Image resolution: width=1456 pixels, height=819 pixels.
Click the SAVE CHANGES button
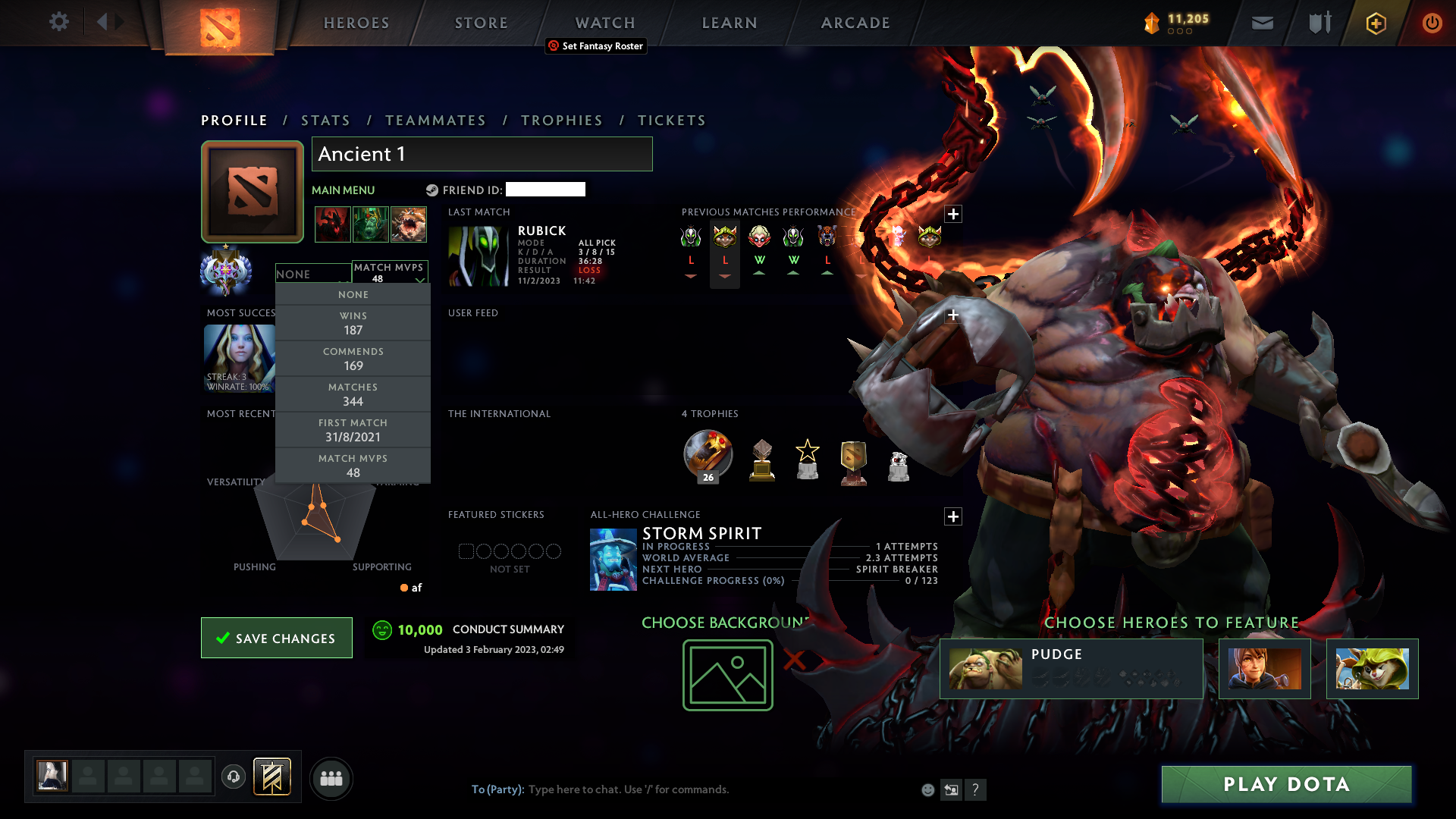[x=276, y=638]
